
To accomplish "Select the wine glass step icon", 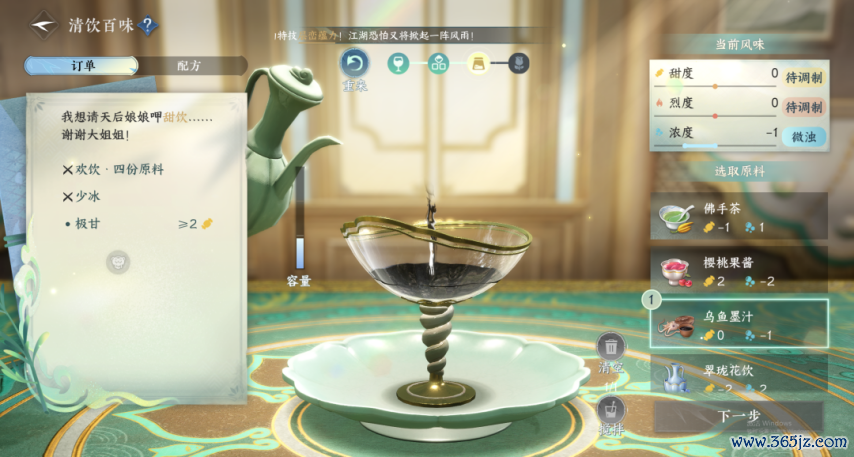I will (x=398, y=64).
